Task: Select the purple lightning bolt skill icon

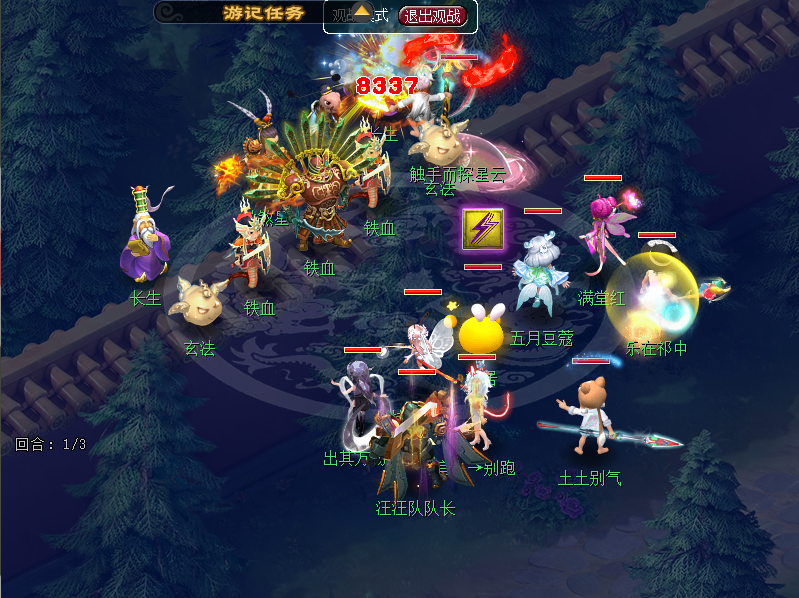Action: (x=483, y=229)
